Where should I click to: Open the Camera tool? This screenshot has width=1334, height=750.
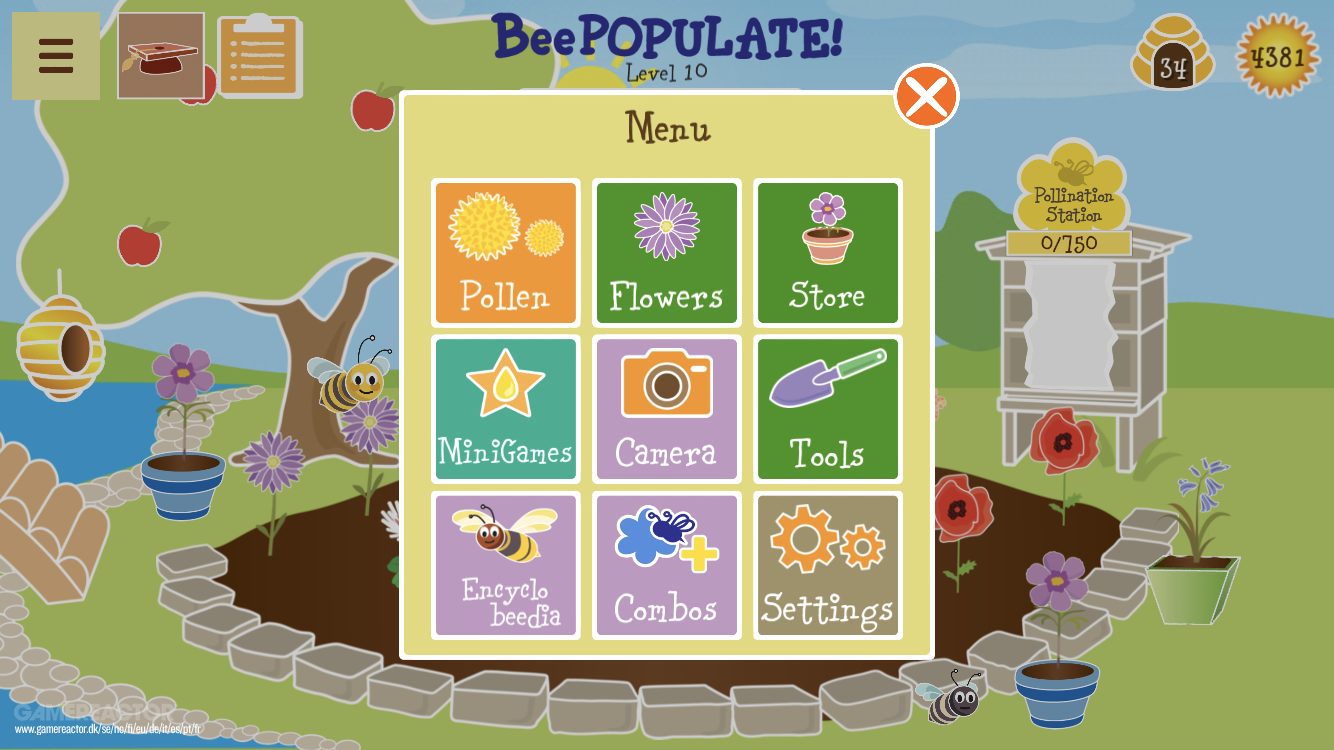click(666, 409)
